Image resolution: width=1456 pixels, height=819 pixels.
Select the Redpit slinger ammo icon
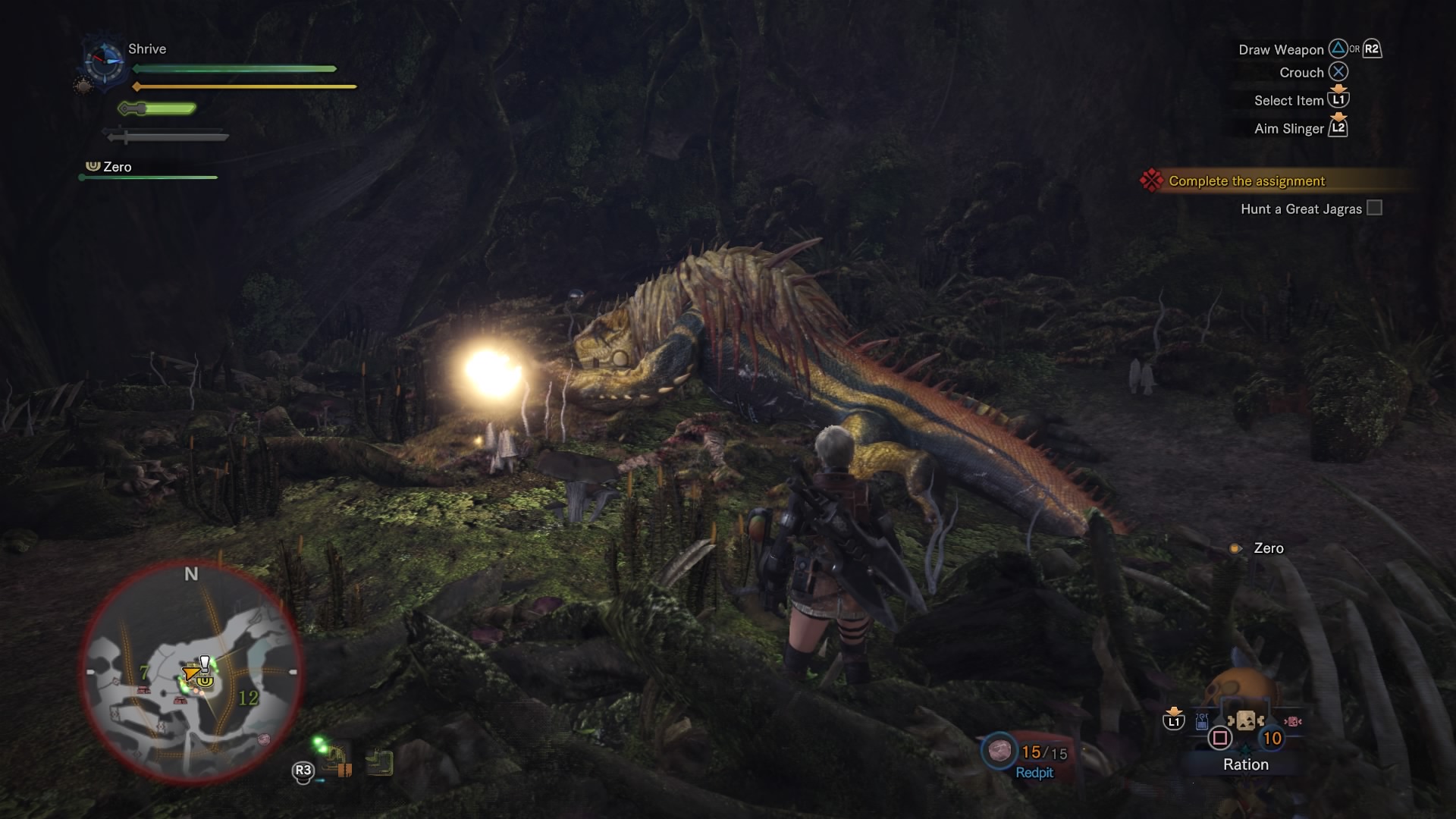[999, 751]
